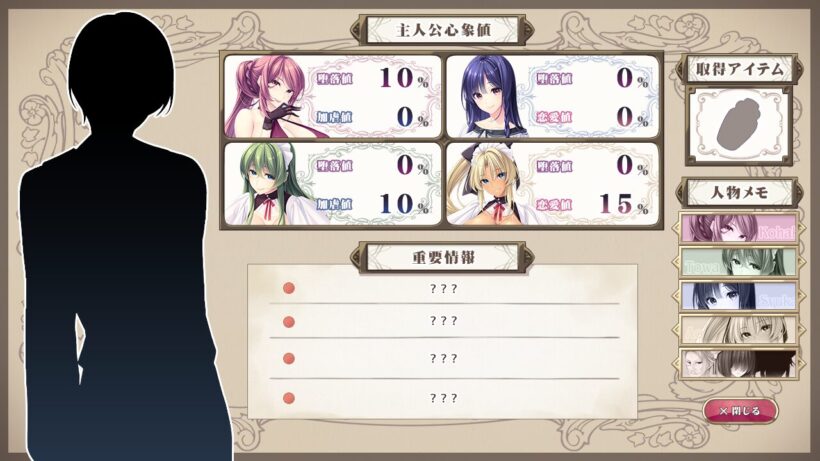Select the obtained item silhouette slot
Viewport: 820px width, 461px height.
click(x=738, y=125)
